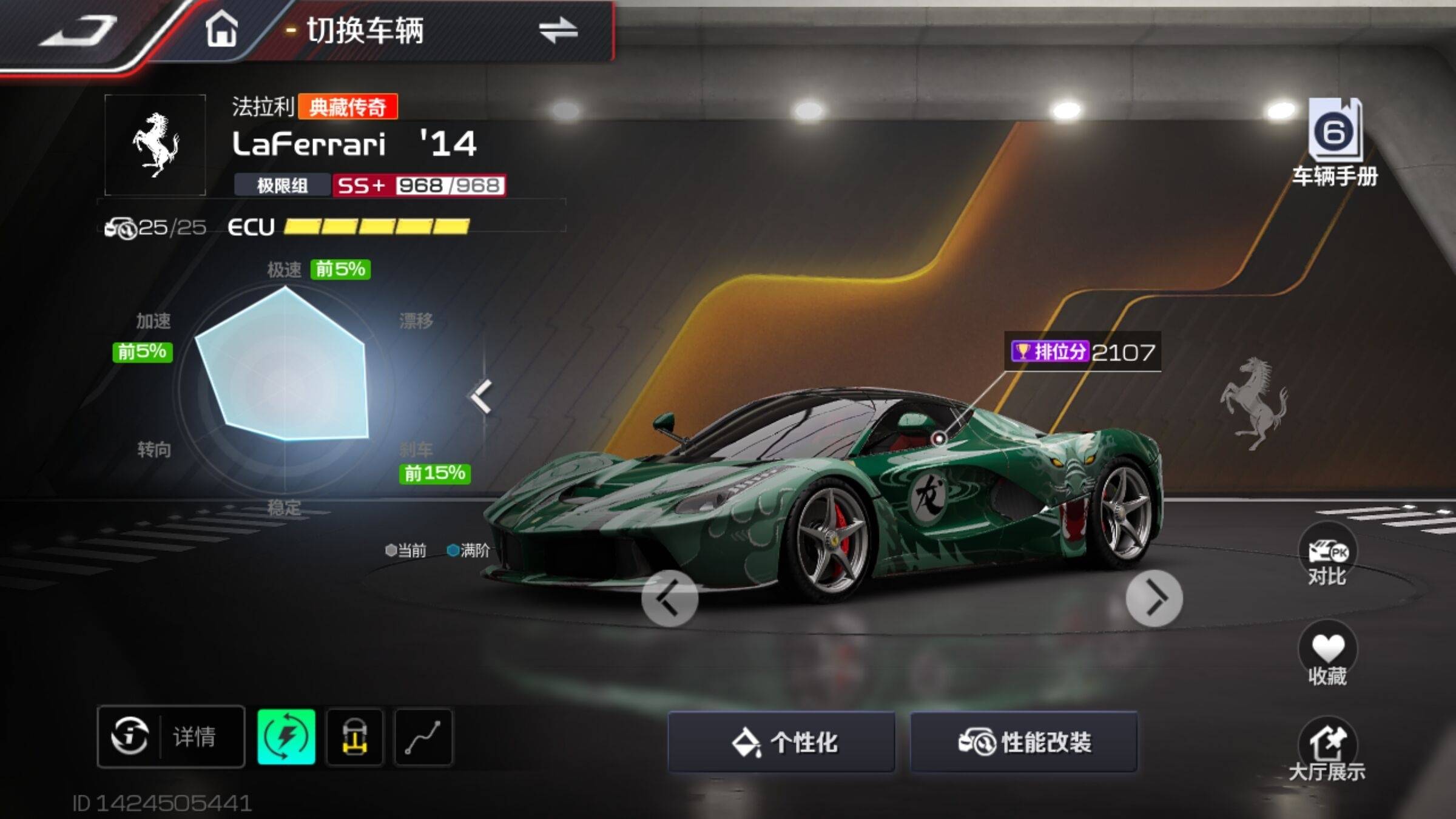This screenshot has height=819, width=1456.
Task: Select the curve graph tab
Action: click(423, 736)
